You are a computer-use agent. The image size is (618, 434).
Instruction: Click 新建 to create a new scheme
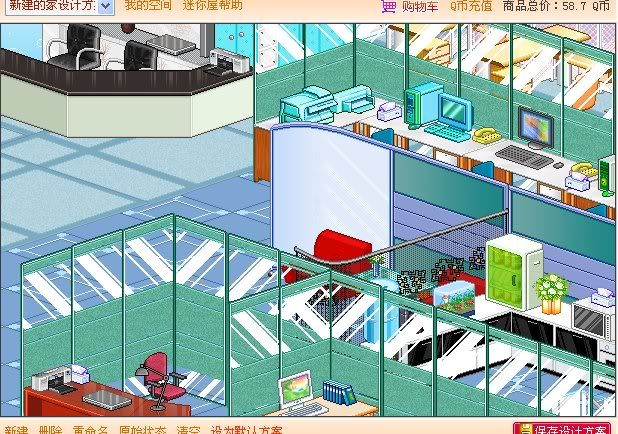pyautogui.click(x=16, y=429)
